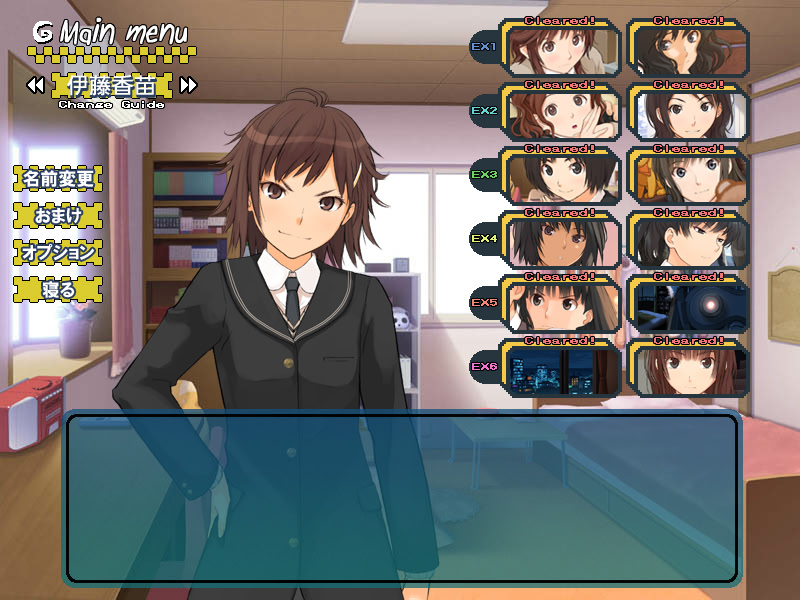Screen dimensions: 800x600
Task: Select the EX2 curly-haired girl waving thumbnail
Action: (x=560, y=112)
